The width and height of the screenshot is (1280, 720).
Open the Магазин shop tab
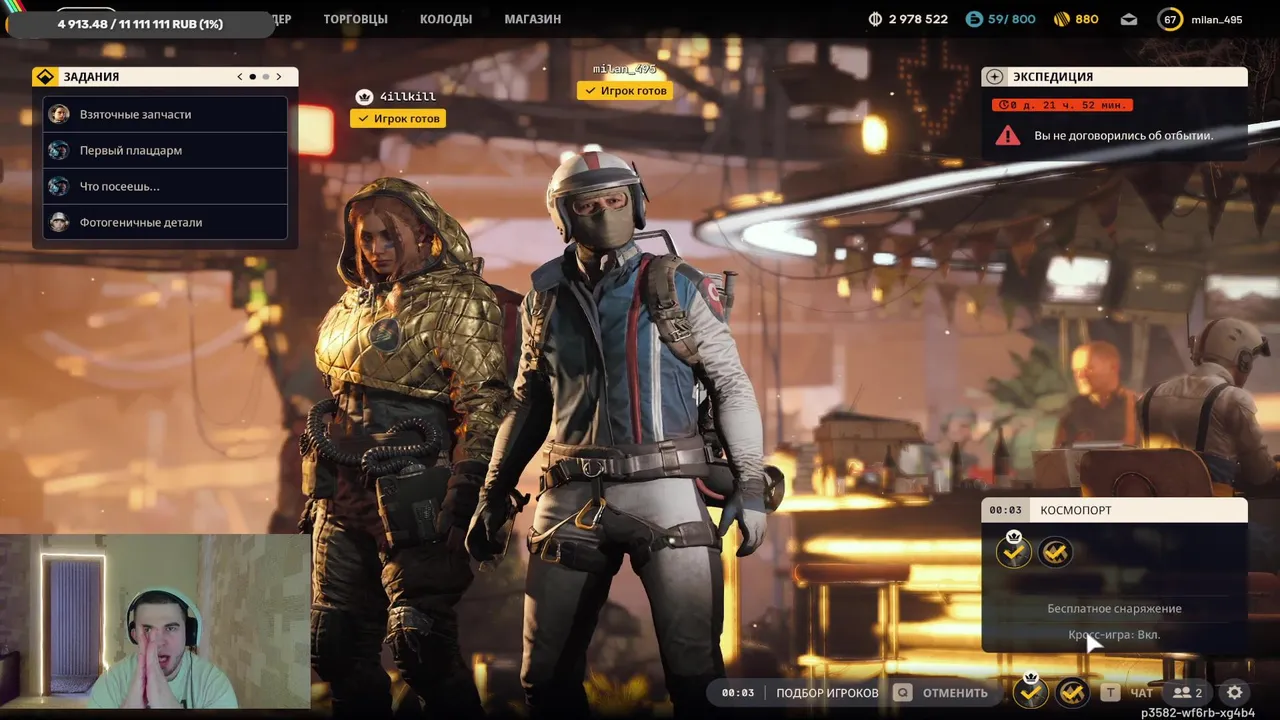[x=532, y=19]
